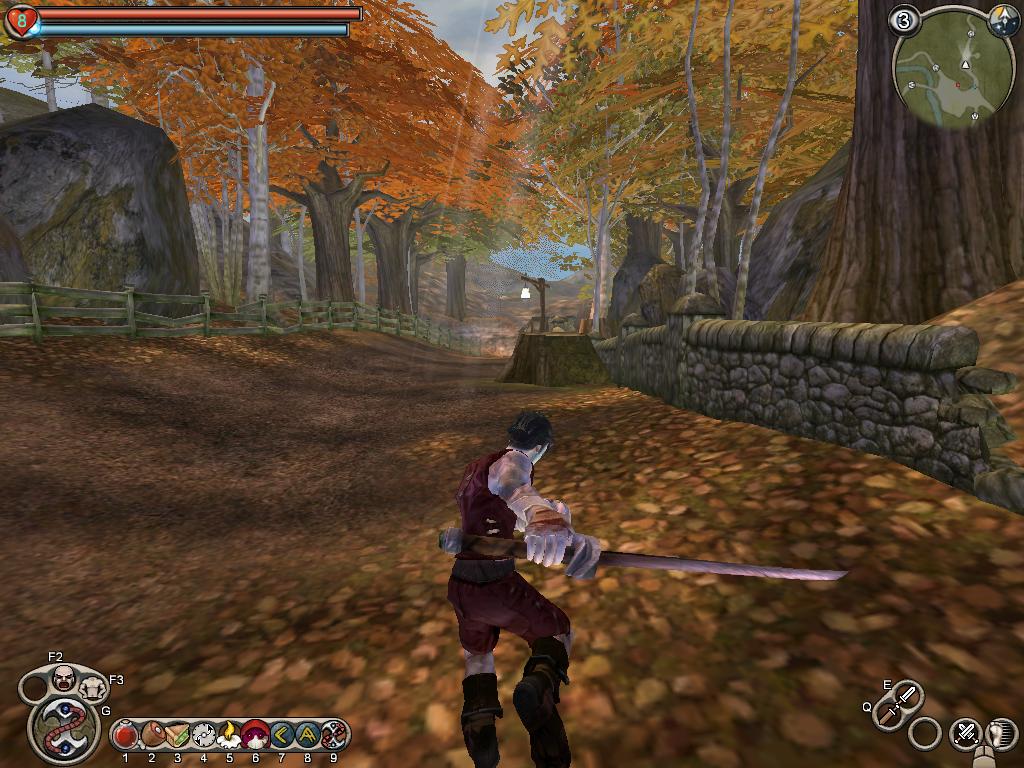Select the flexing muscular torso expression
This screenshot has height=768, width=1024.
pyautogui.click(x=93, y=687)
